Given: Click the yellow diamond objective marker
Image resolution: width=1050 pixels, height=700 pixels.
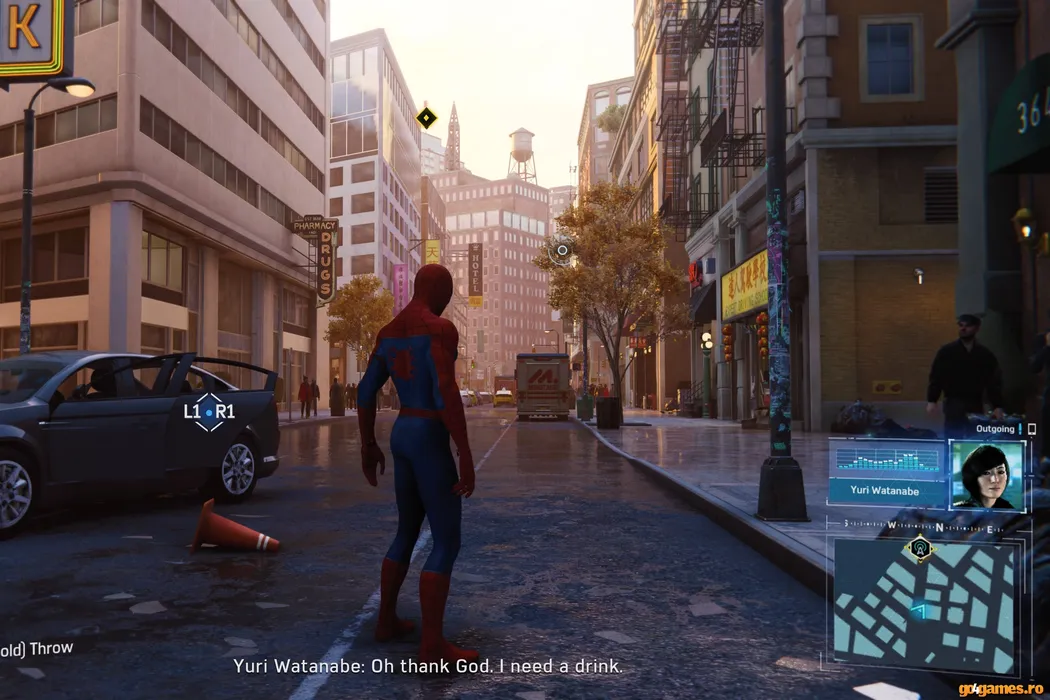Looking at the screenshot, I should pyautogui.click(x=427, y=118).
